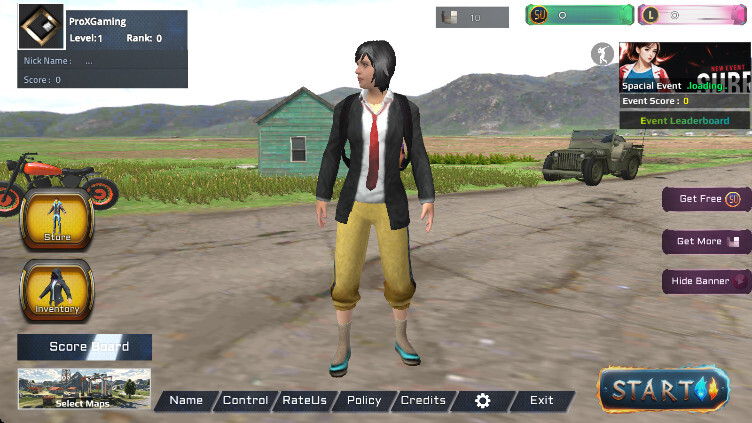Open the Inventory
The height and width of the screenshot is (423, 752).
57,290
